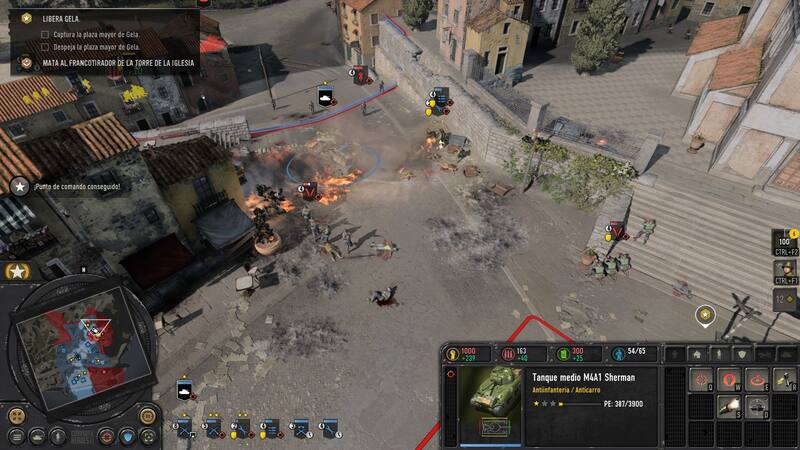The width and height of the screenshot is (800, 450).
Task: Select the church tower sniper objective
Action: click(111, 62)
